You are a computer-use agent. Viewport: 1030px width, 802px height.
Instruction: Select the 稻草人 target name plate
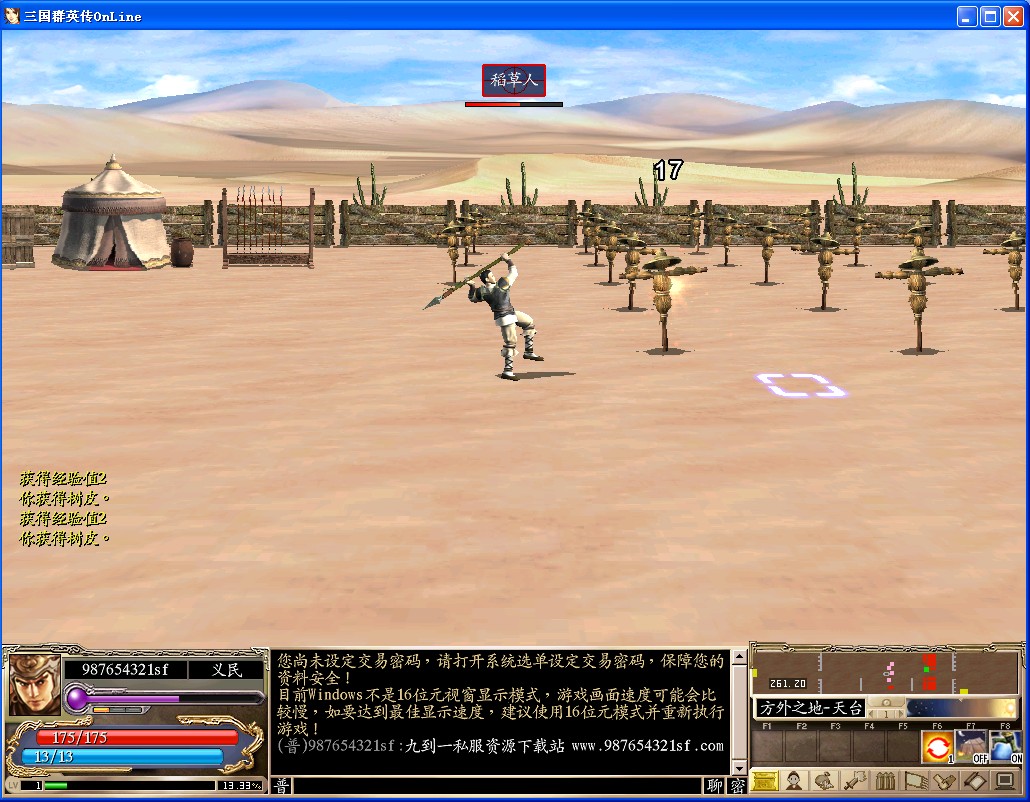click(514, 81)
